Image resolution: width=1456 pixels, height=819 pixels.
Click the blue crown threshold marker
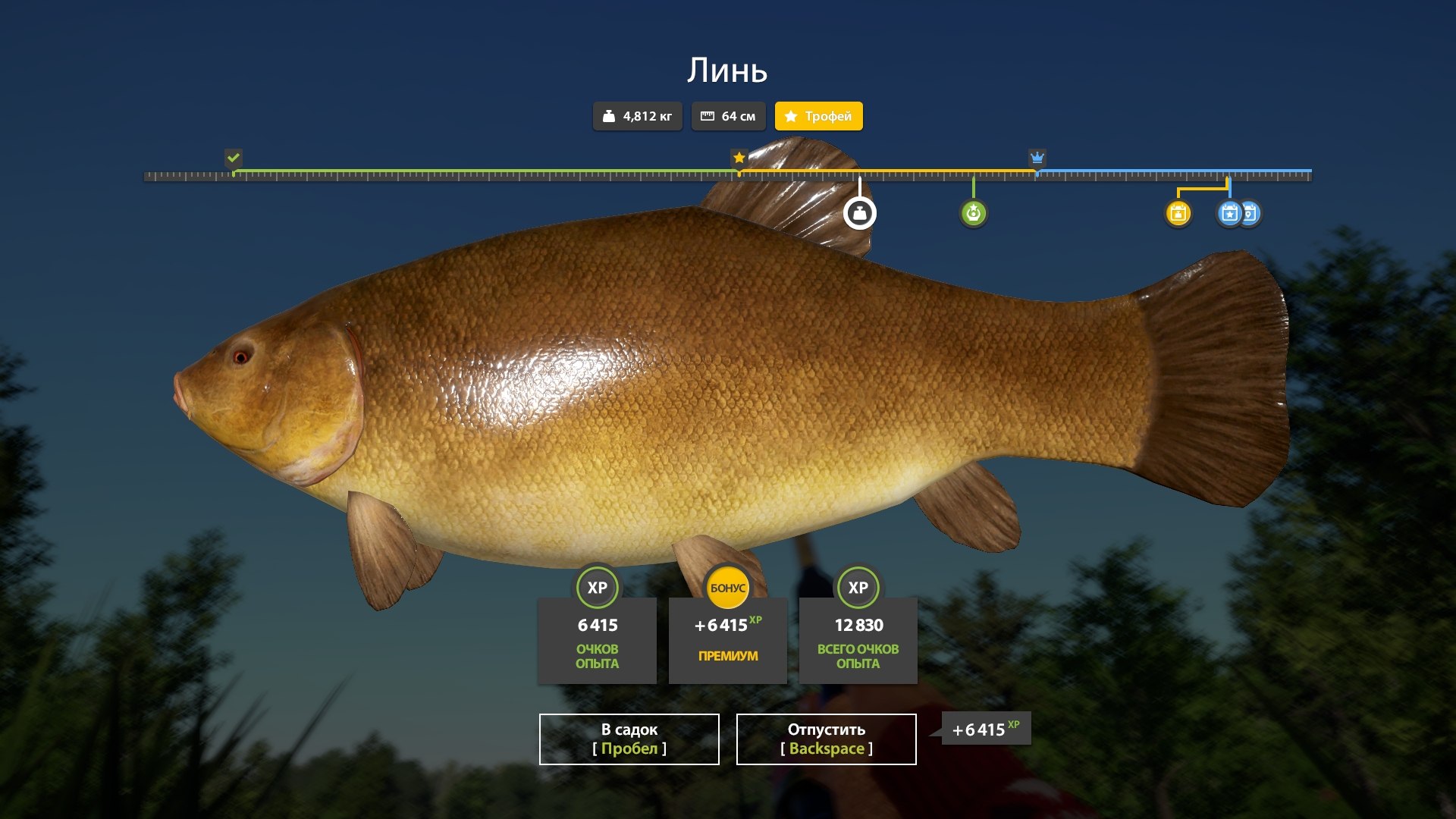coord(1037,158)
